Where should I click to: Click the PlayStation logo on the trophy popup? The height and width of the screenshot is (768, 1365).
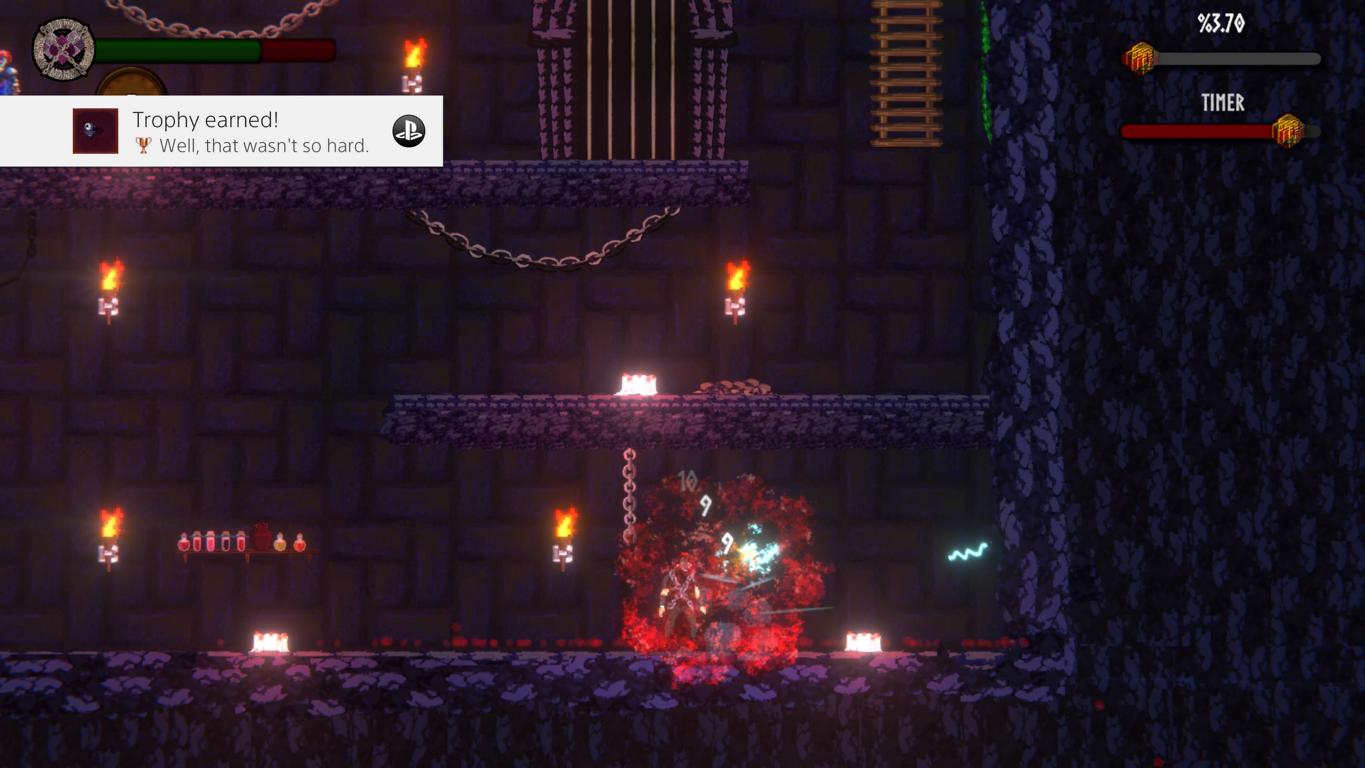408,131
